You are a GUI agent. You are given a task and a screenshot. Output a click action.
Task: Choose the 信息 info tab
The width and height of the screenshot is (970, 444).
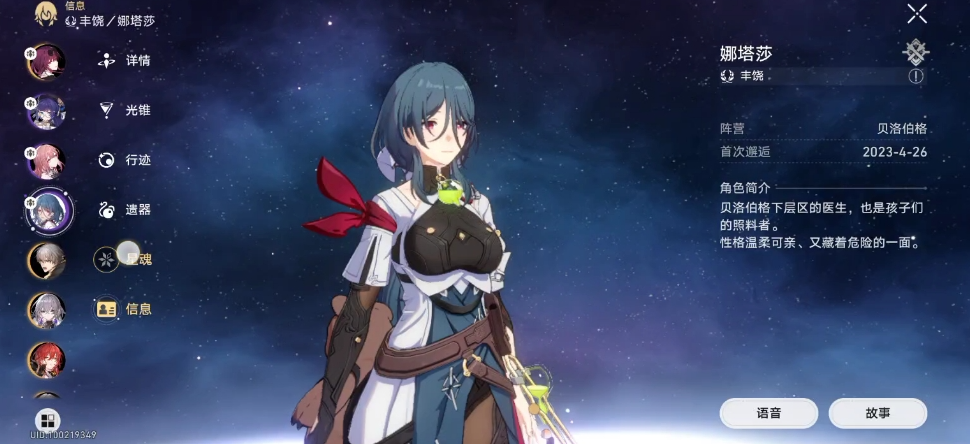(x=125, y=309)
